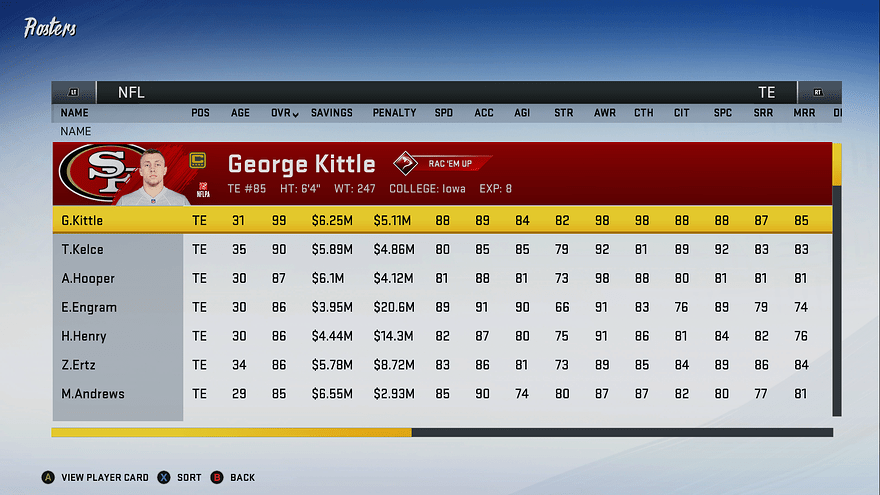Screen dimensions: 880x495
Task: Highlight E.Engram in the roster
Action: coord(89,307)
